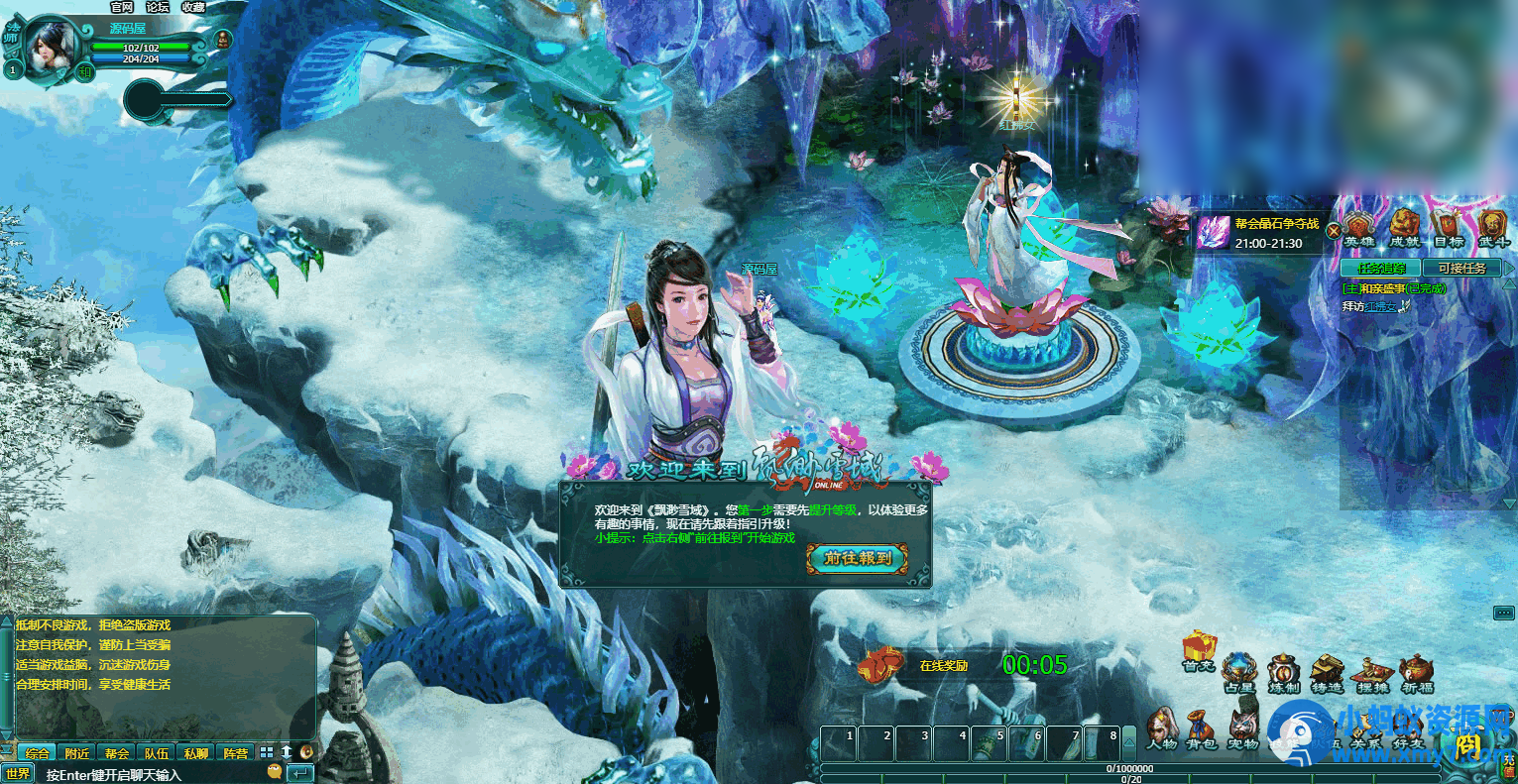Click the 世界 channel selector
This screenshot has width=1518, height=784.
pyautogui.click(x=20, y=772)
